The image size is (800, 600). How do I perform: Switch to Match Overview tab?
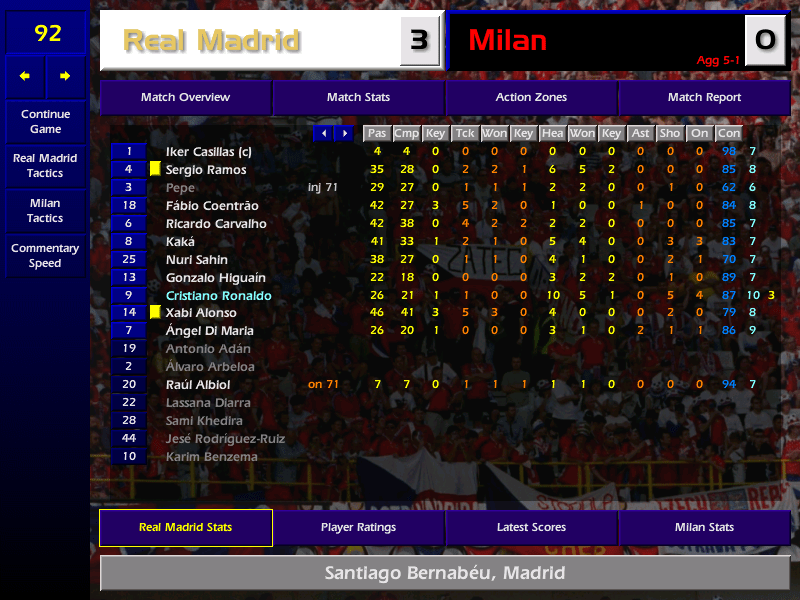coord(185,98)
